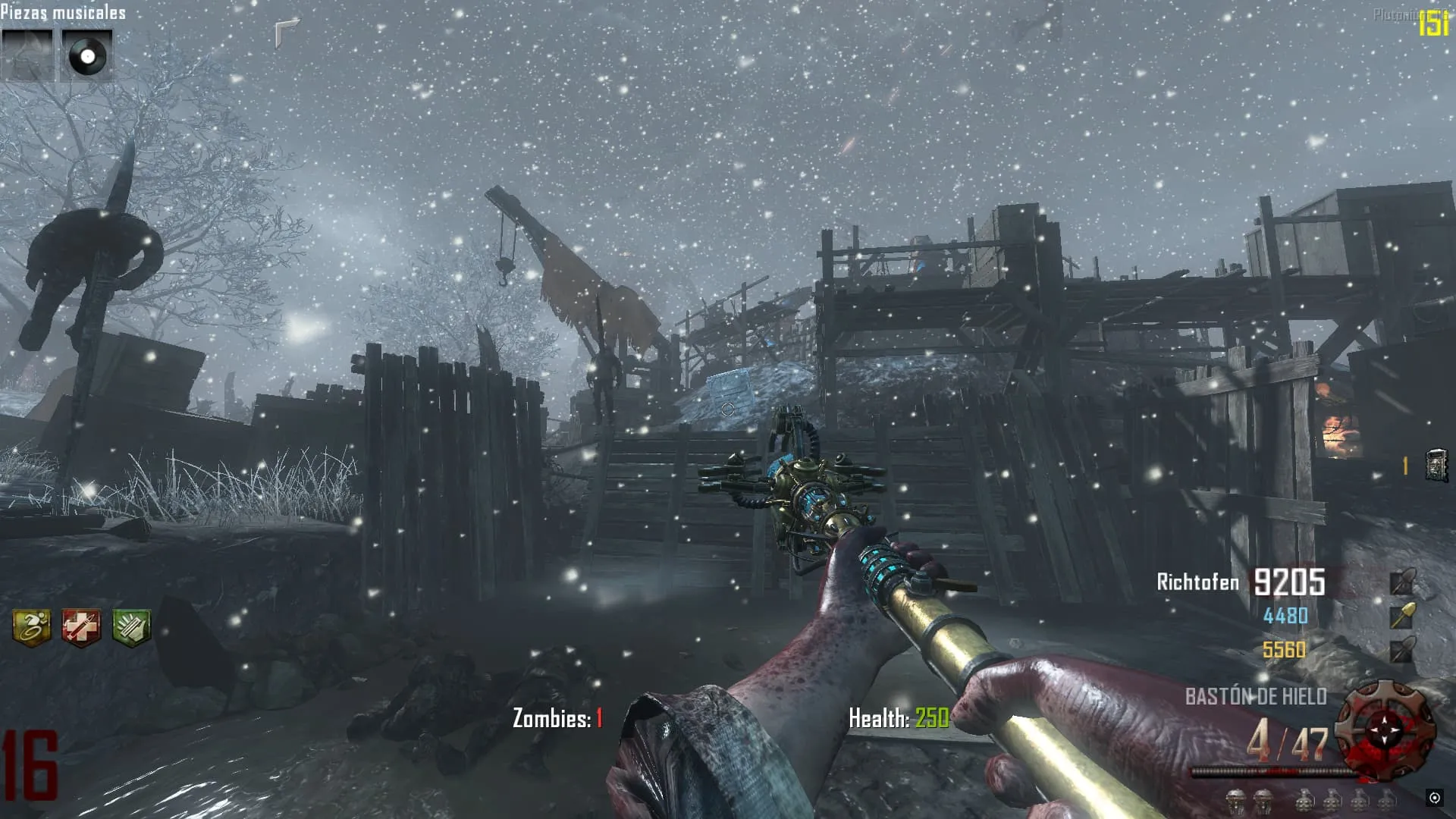Select the vinyl record music piece slot
This screenshot has width=1456, height=819.
click(86, 55)
